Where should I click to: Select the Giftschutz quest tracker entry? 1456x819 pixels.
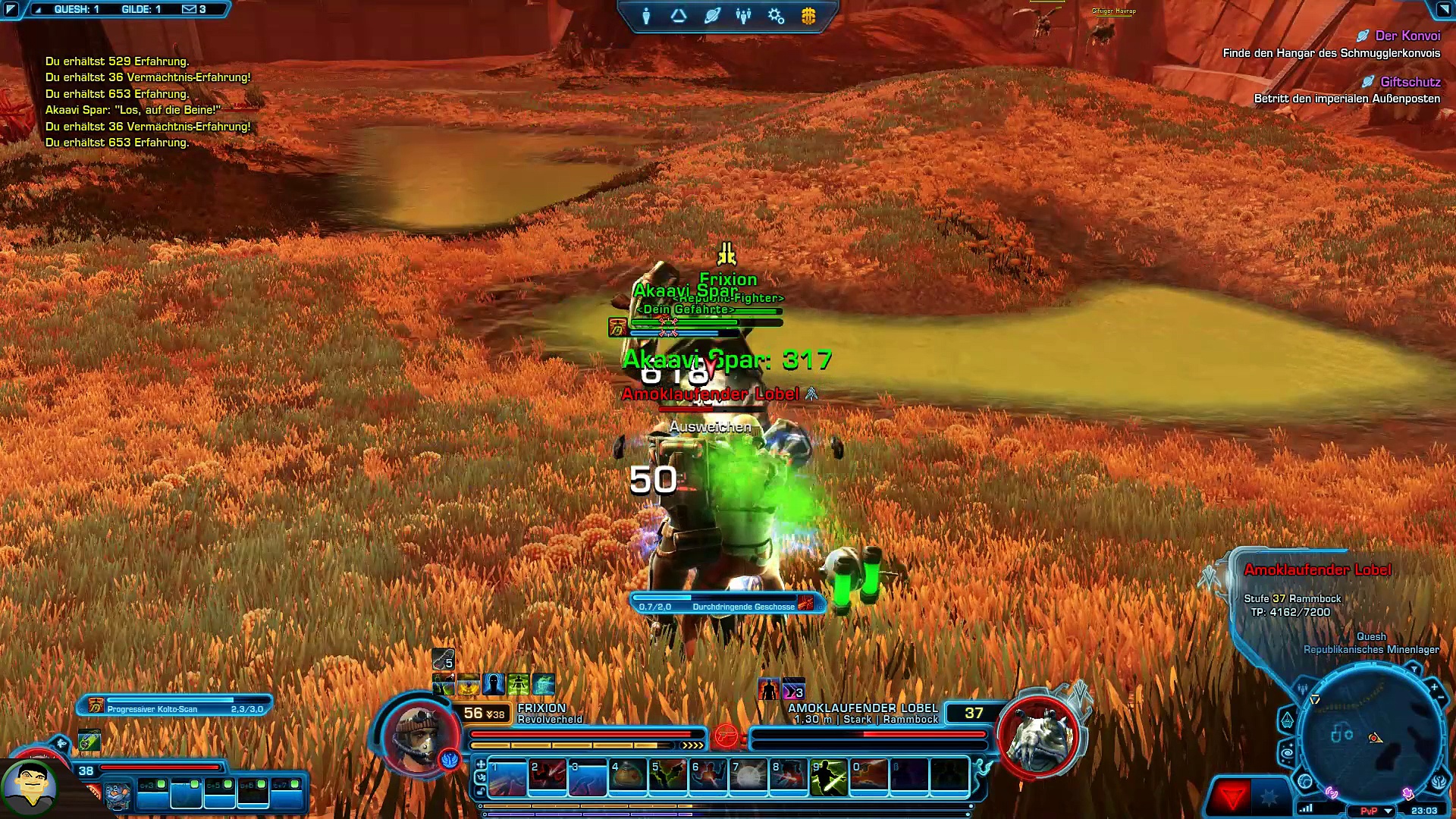point(1410,82)
